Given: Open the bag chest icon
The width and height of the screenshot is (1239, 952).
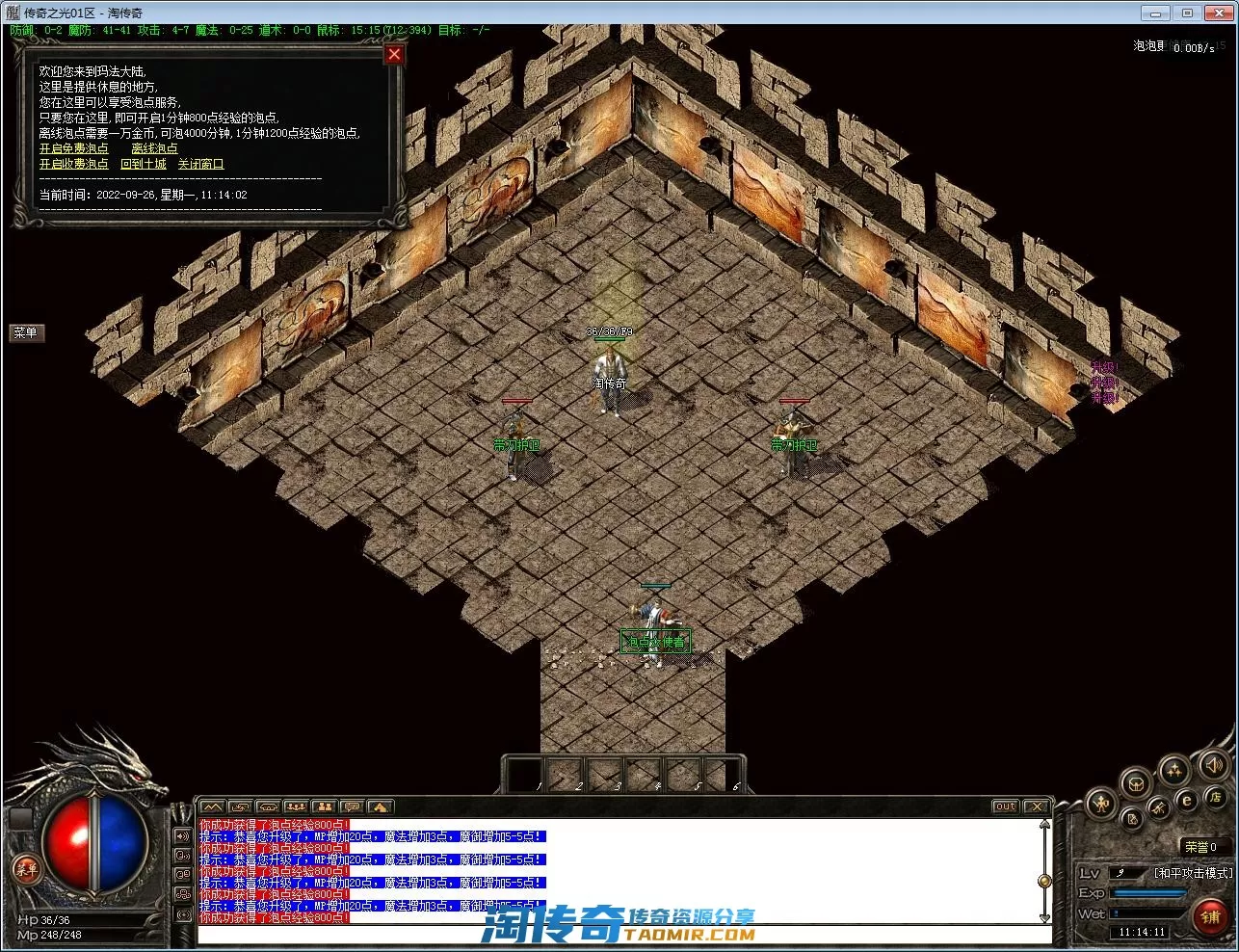Looking at the screenshot, I should (x=1136, y=782).
